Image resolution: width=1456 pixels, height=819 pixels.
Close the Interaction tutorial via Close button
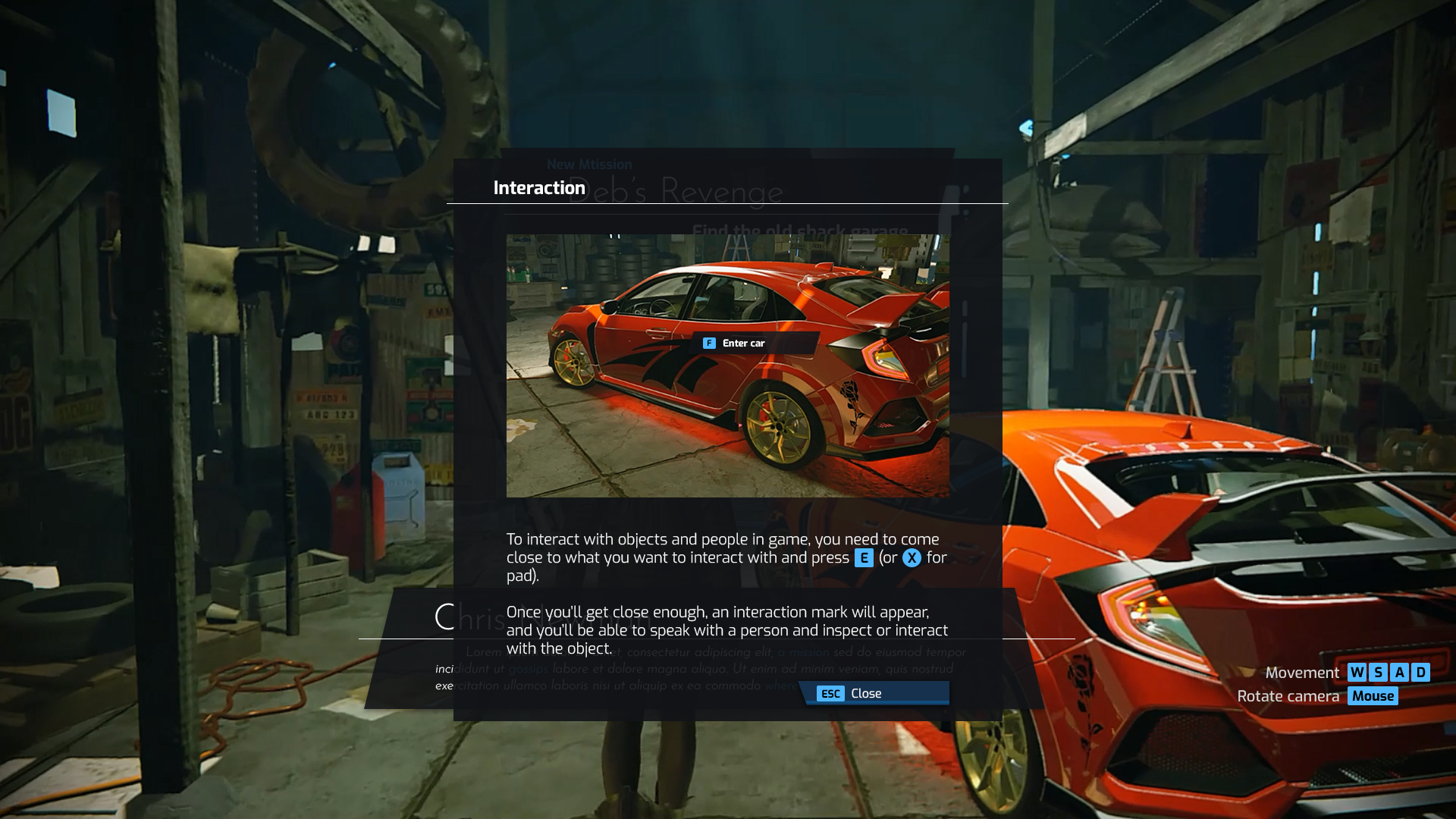(866, 692)
